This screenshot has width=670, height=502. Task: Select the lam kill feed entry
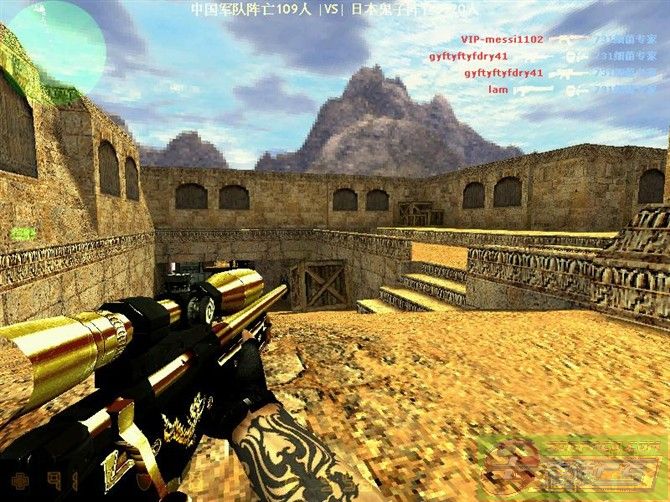(x=498, y=90)
